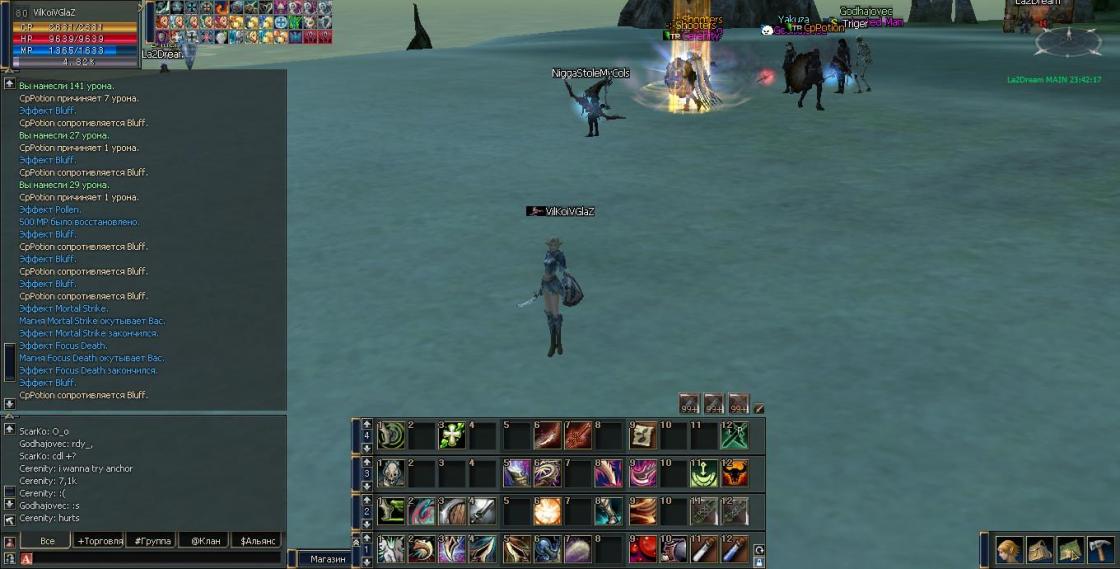1120x569 pixels.
Task: Open the character status head icon
Action: [x=1009, y=549]
